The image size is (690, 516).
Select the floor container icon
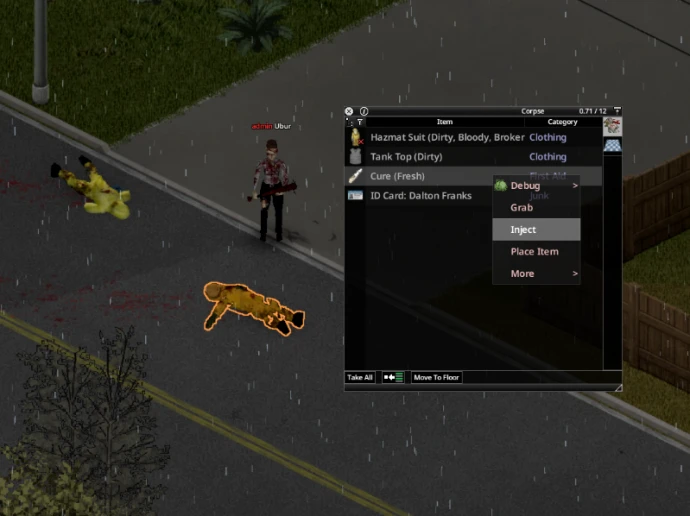tap(612, 146)
